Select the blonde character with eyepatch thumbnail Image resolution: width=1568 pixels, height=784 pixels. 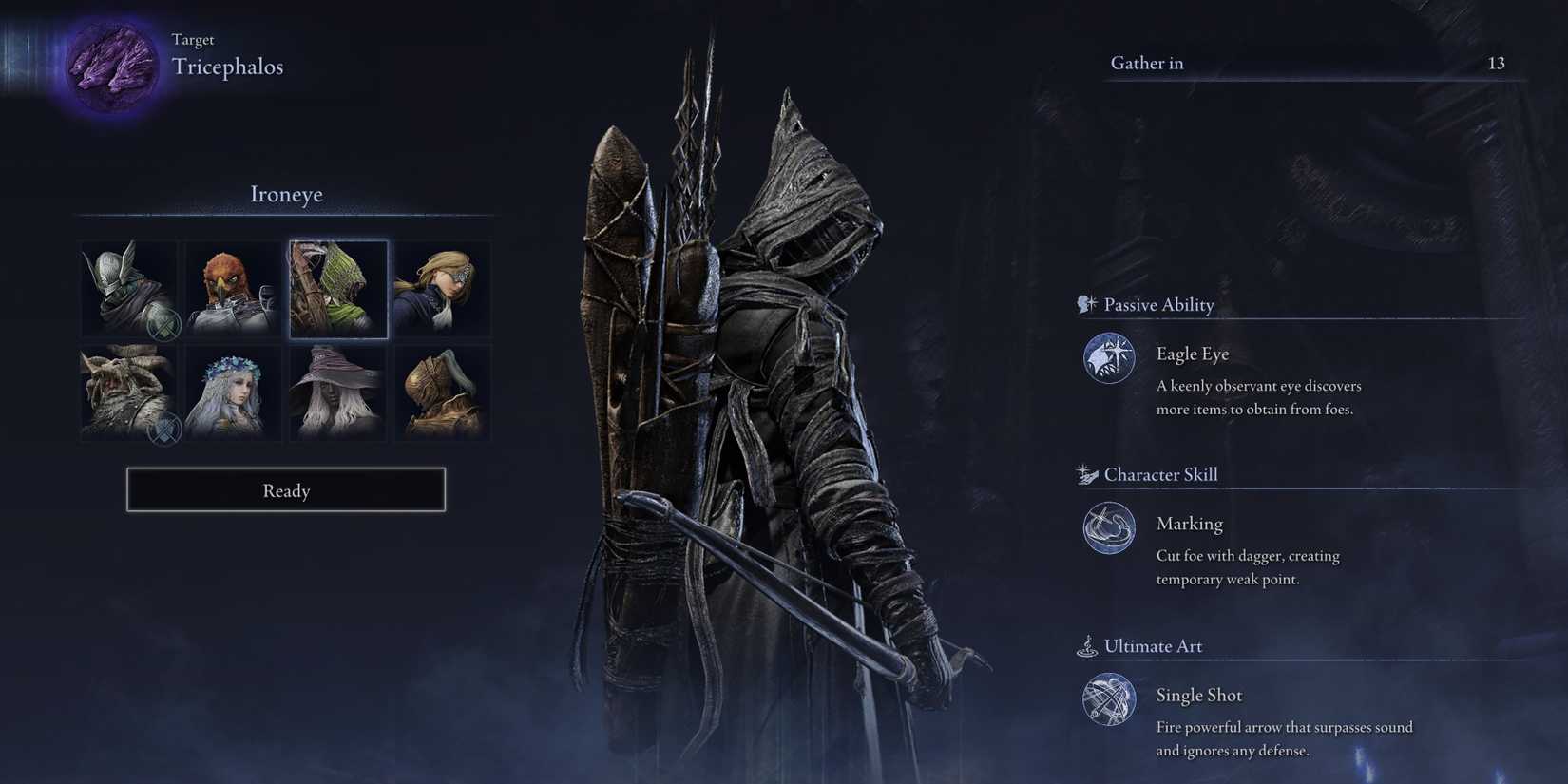(x=442, y=289)
